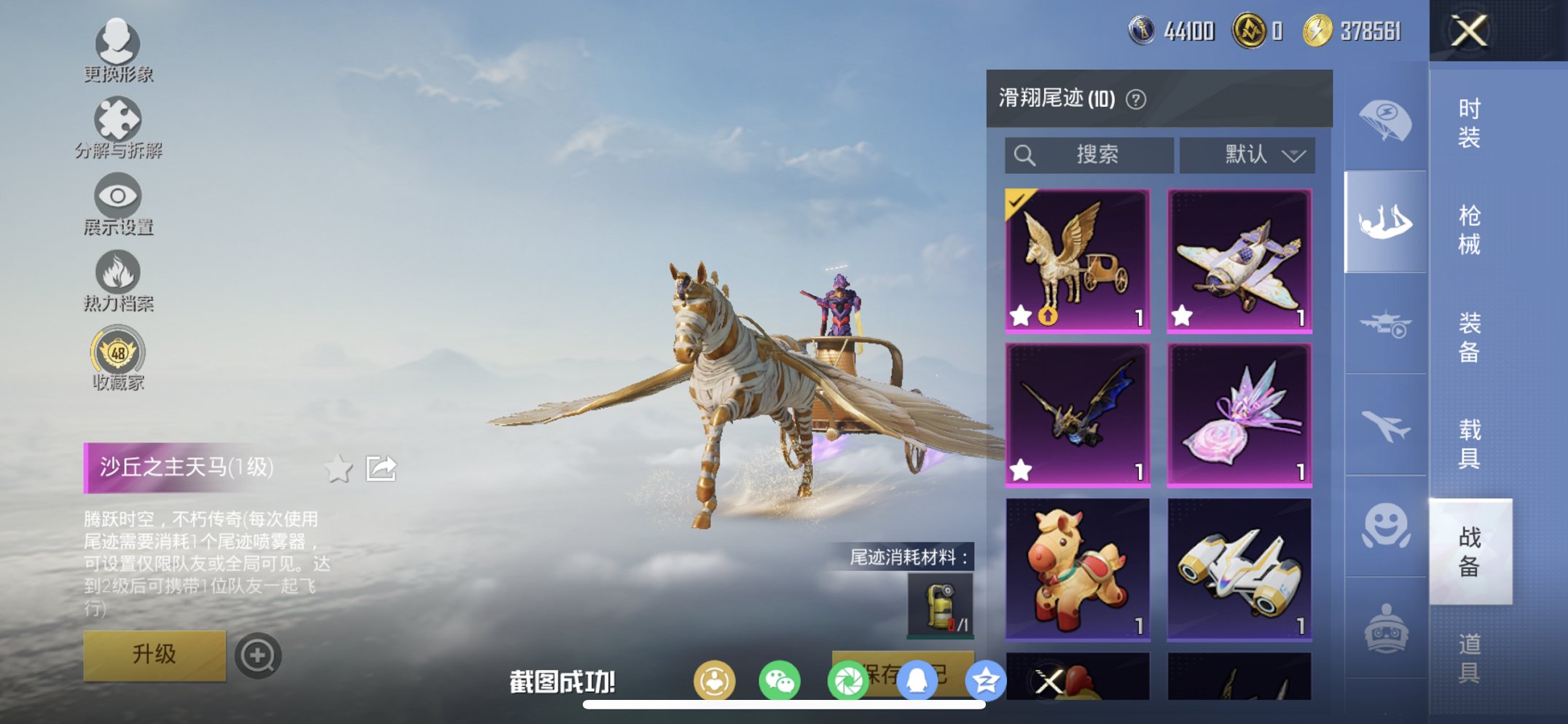Select the skydiving pose category icon
Viewport: 1568px width, 724px height.
[1384, 219]
